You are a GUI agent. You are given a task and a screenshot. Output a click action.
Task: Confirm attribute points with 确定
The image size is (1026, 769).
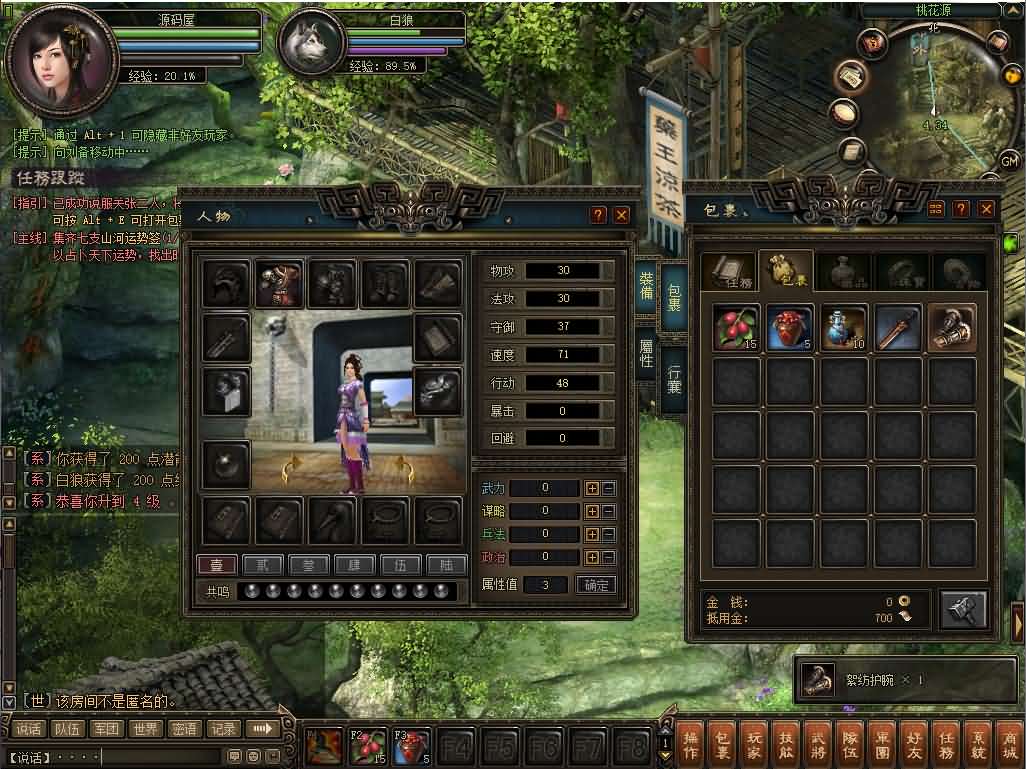[597, 585]
